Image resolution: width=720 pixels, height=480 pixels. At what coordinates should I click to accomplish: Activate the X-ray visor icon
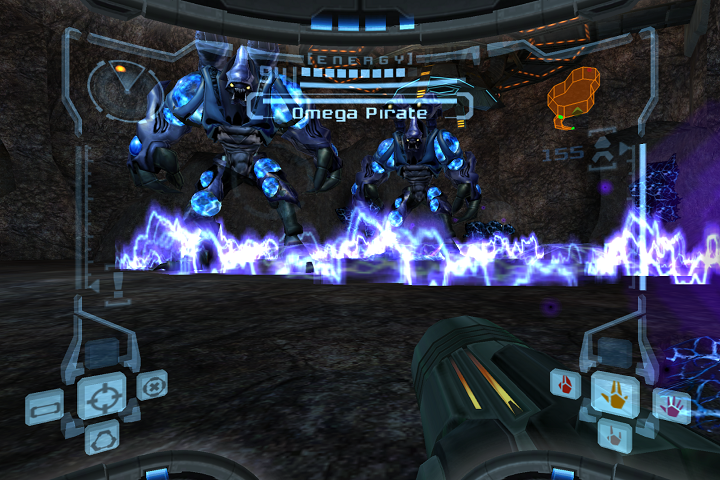(x=153, y=385)
